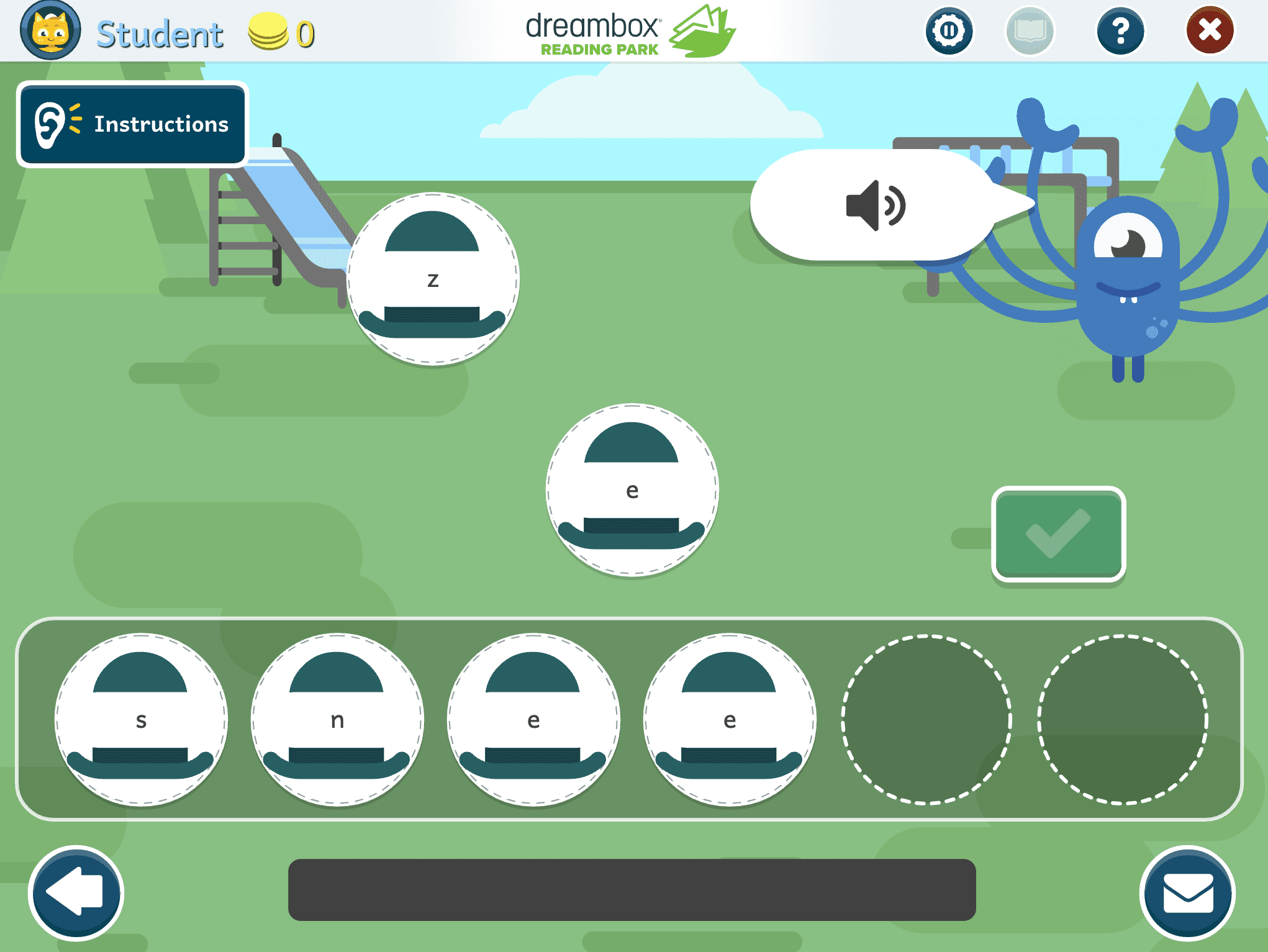
Task: Open the help question mark button
Action: pyautogui.click(x=1120, y=31)
